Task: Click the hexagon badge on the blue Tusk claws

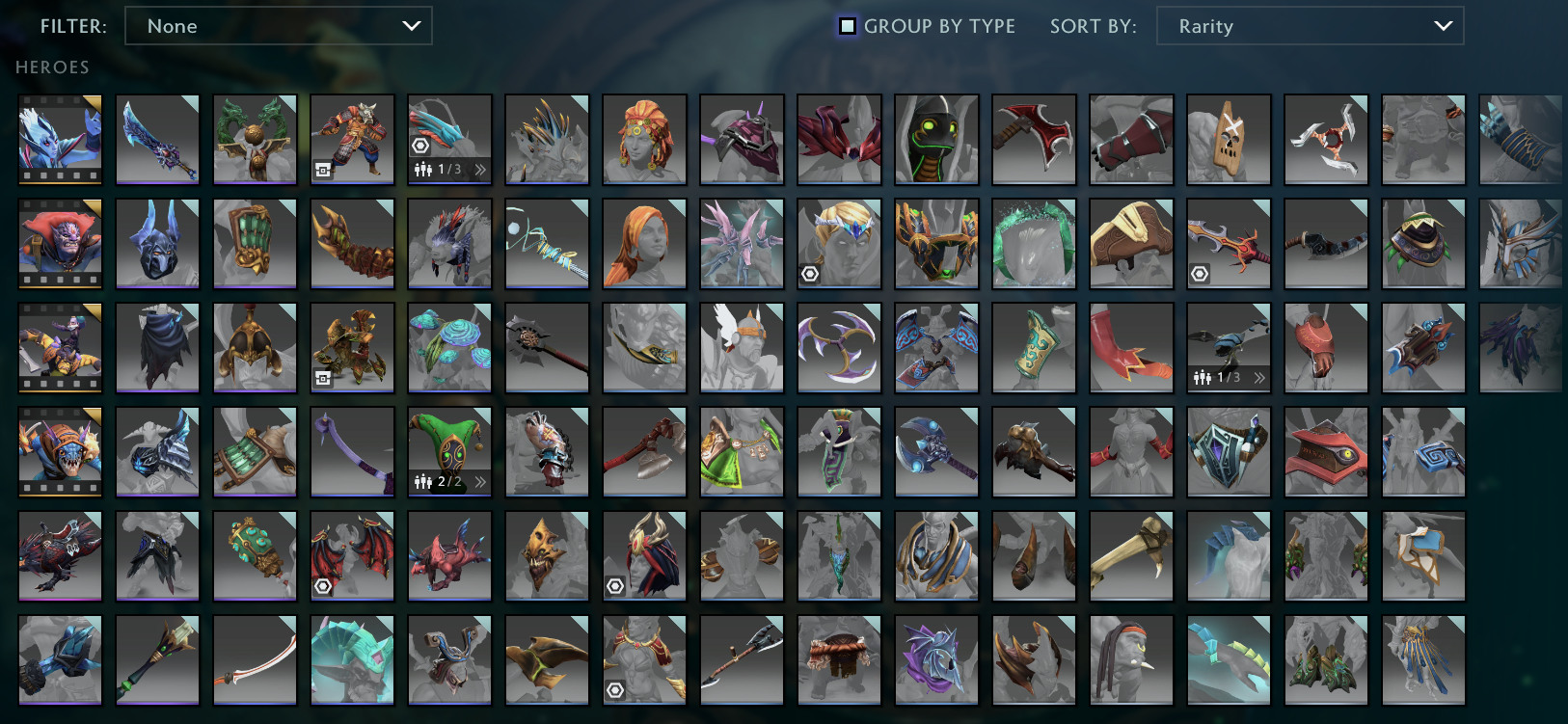Action: coord(419,146)
